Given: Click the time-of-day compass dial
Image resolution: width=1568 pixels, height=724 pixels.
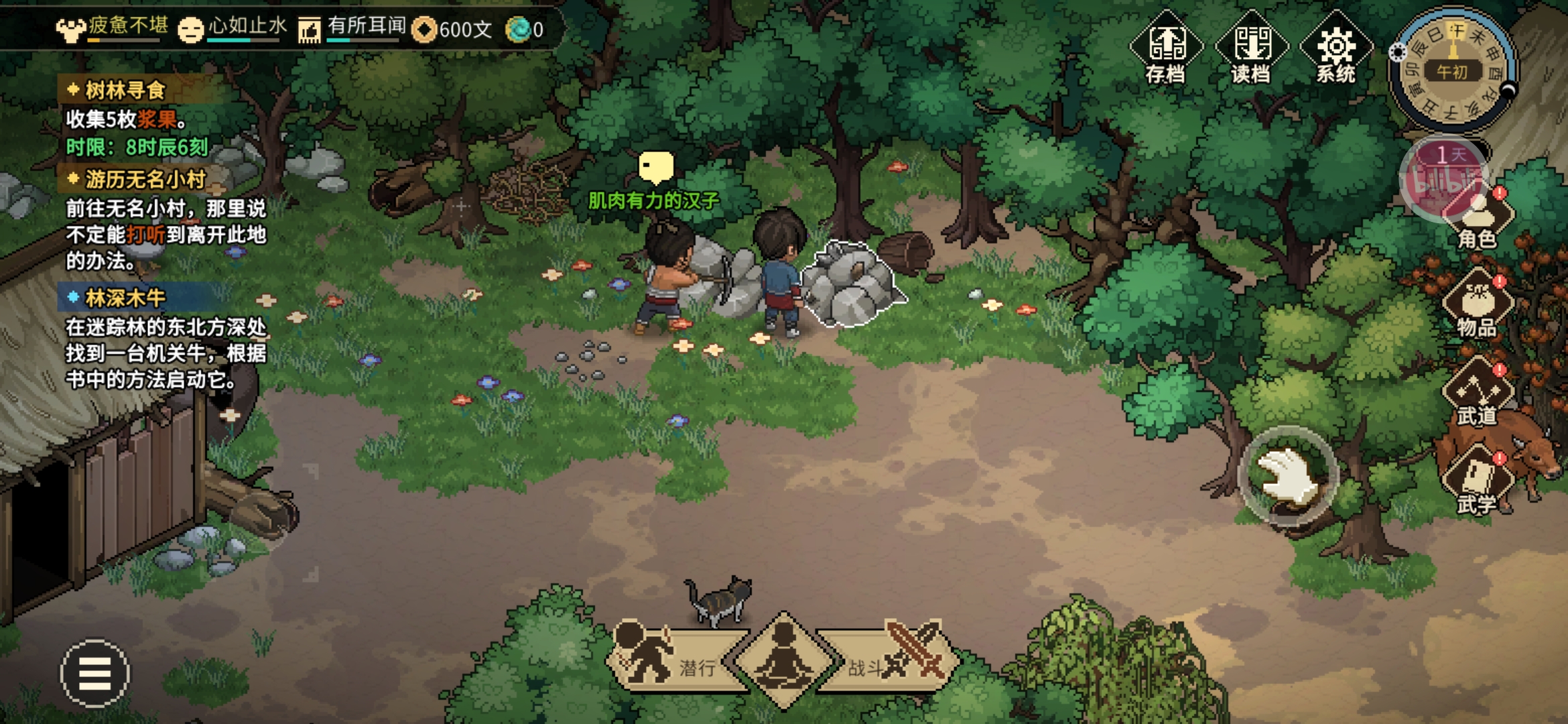Looking at the screenshot, I should point(1451,70).
